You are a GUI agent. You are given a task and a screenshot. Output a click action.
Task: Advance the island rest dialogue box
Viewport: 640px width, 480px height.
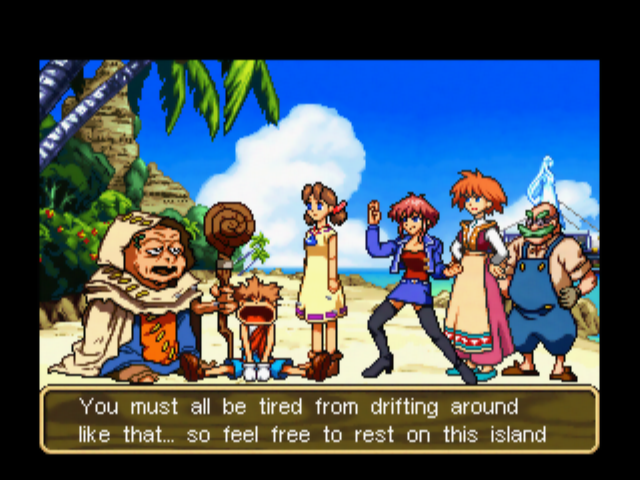pyautogui.click(x=319, y=421)
